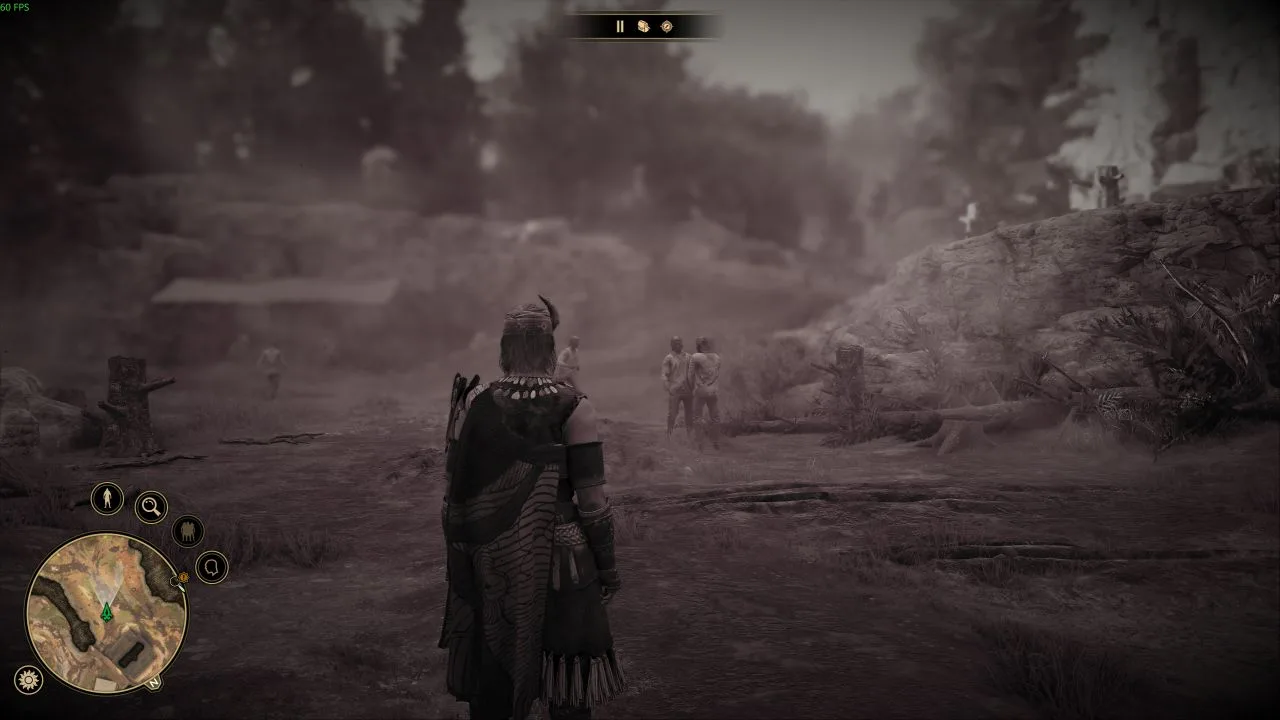1280x720 pixels.
Task: Pause the game with the pause icon
Action: pos(619,27)
